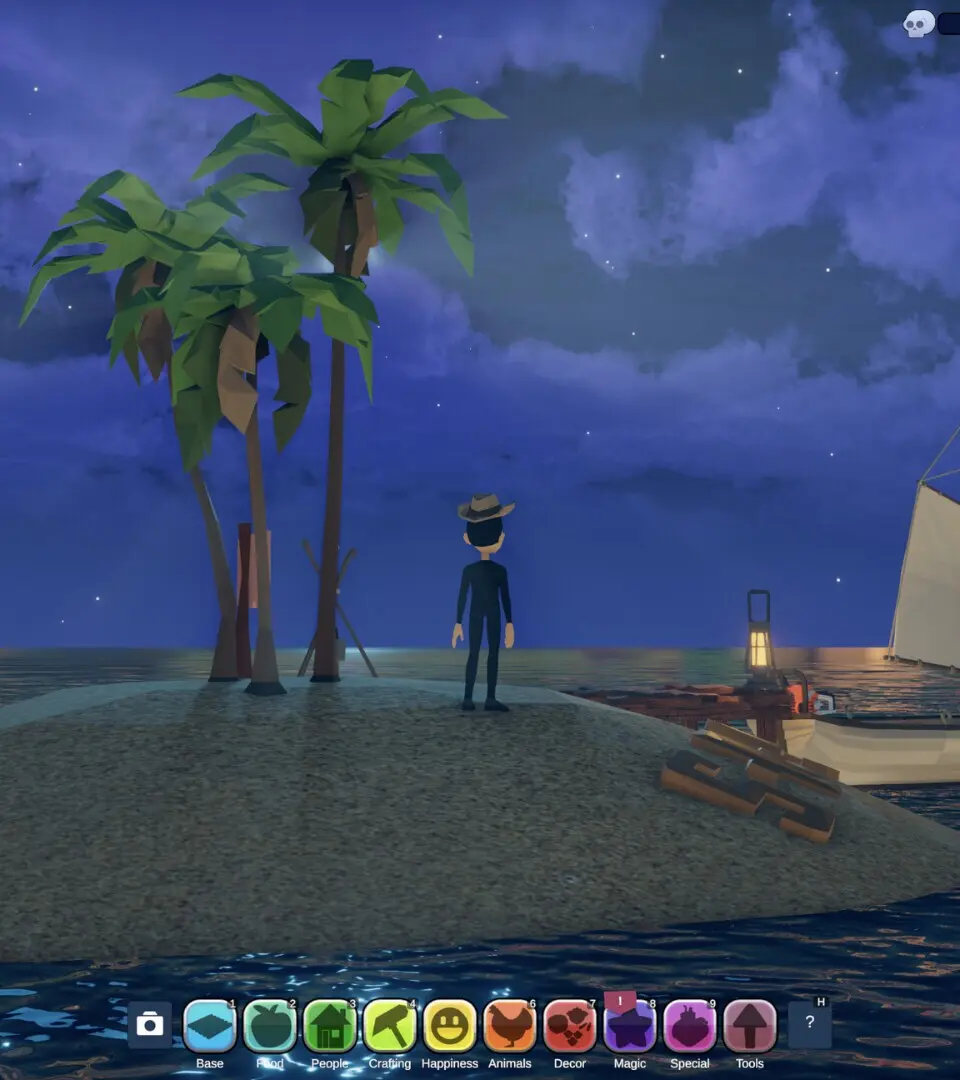The image size is (960, 1080).
Task: Open the Food category
Action: [x=270, y=1026]
